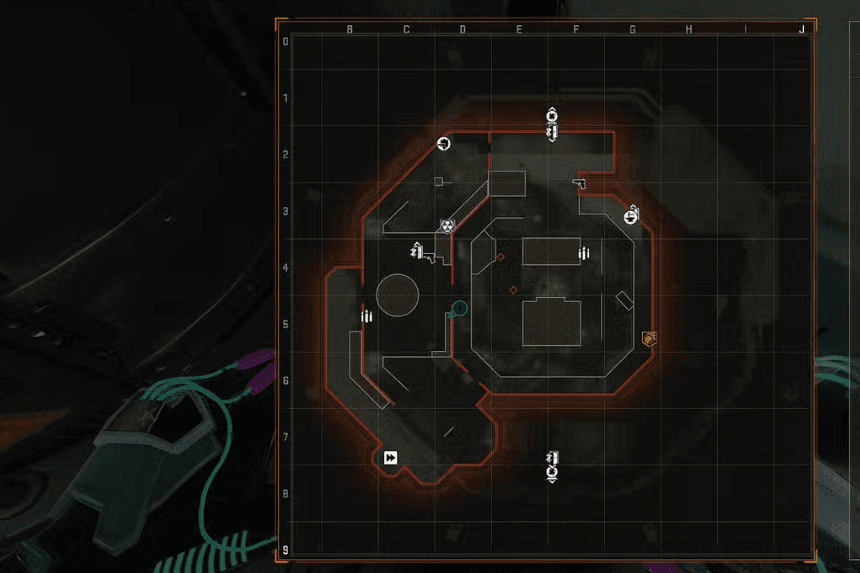Click the ammo marker in the octagonal room
This screenshot has height=573, width=860.
(584, 254)
